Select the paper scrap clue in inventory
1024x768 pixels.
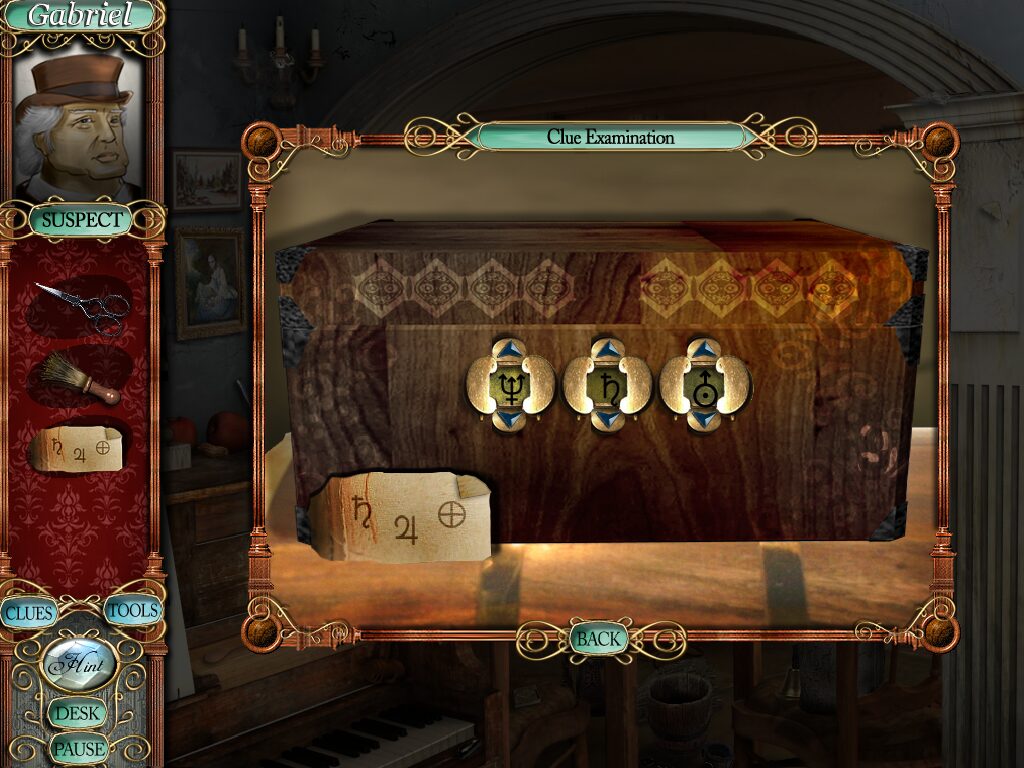point(78,449)
